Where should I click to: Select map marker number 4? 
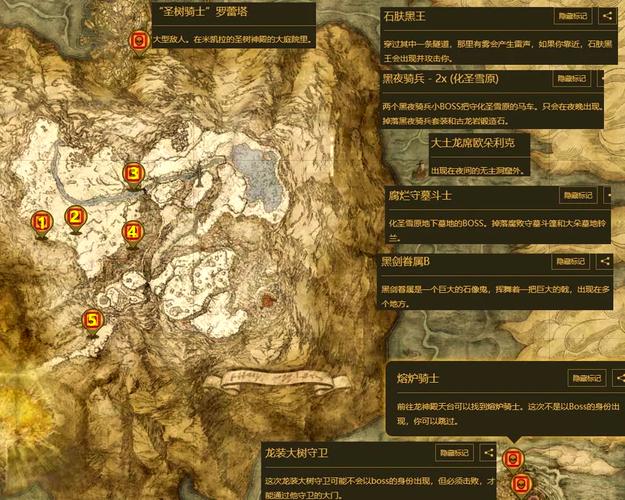point(132,232)
